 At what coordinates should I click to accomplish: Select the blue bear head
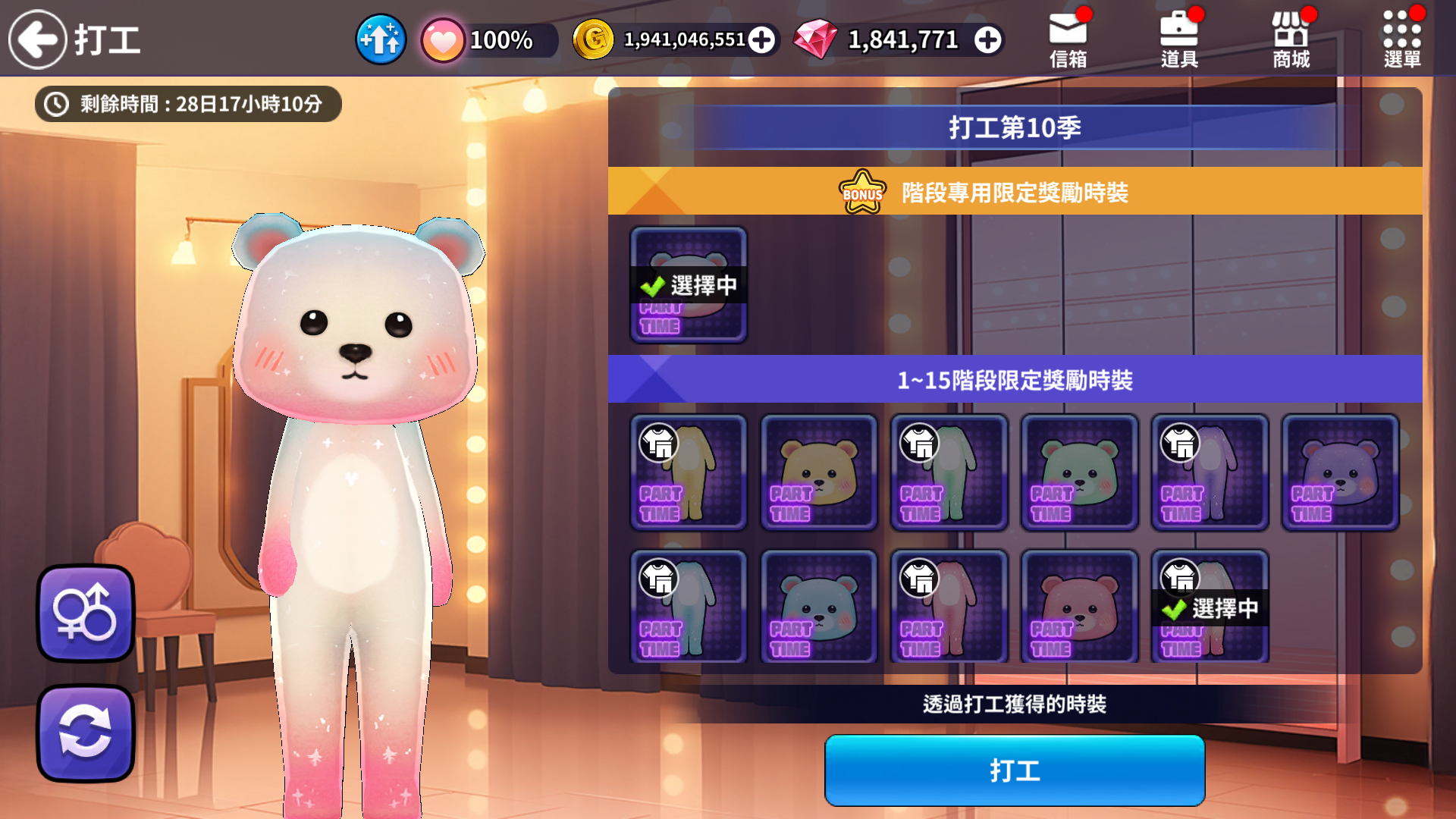click(x=819, y=607)
